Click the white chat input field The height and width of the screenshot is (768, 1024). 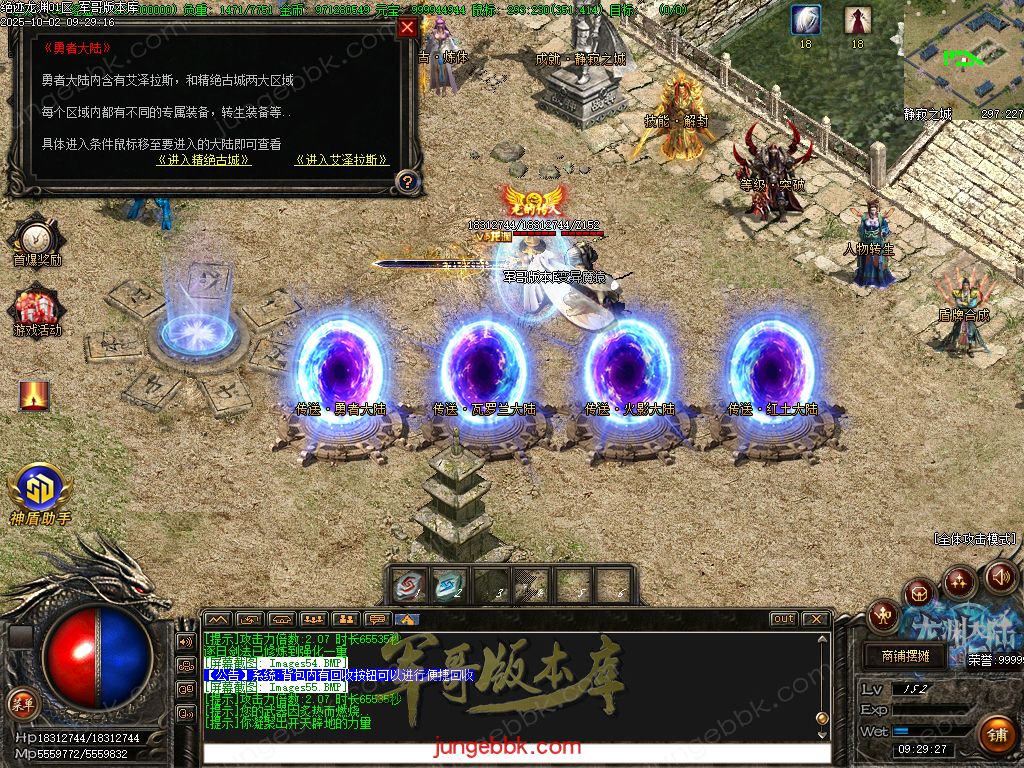[515, 753]
